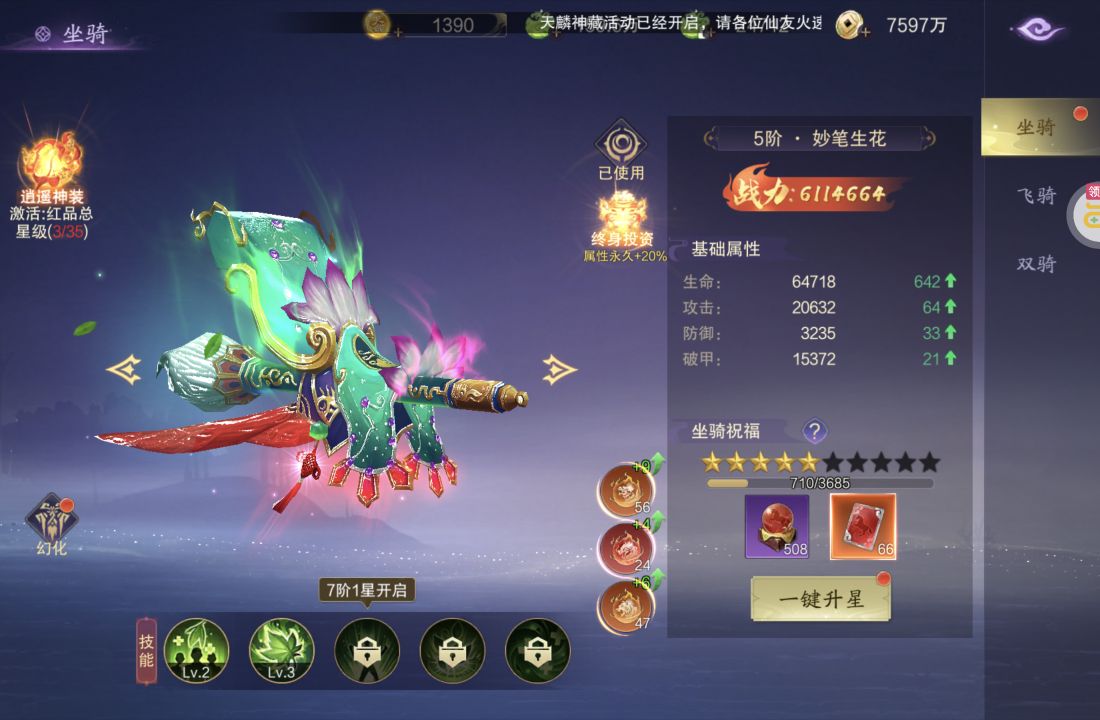Open the 坐骑祝福 question mark help
Image resolution: width=1100 pixels, height=720 pixels.
[x=815, y=431]
